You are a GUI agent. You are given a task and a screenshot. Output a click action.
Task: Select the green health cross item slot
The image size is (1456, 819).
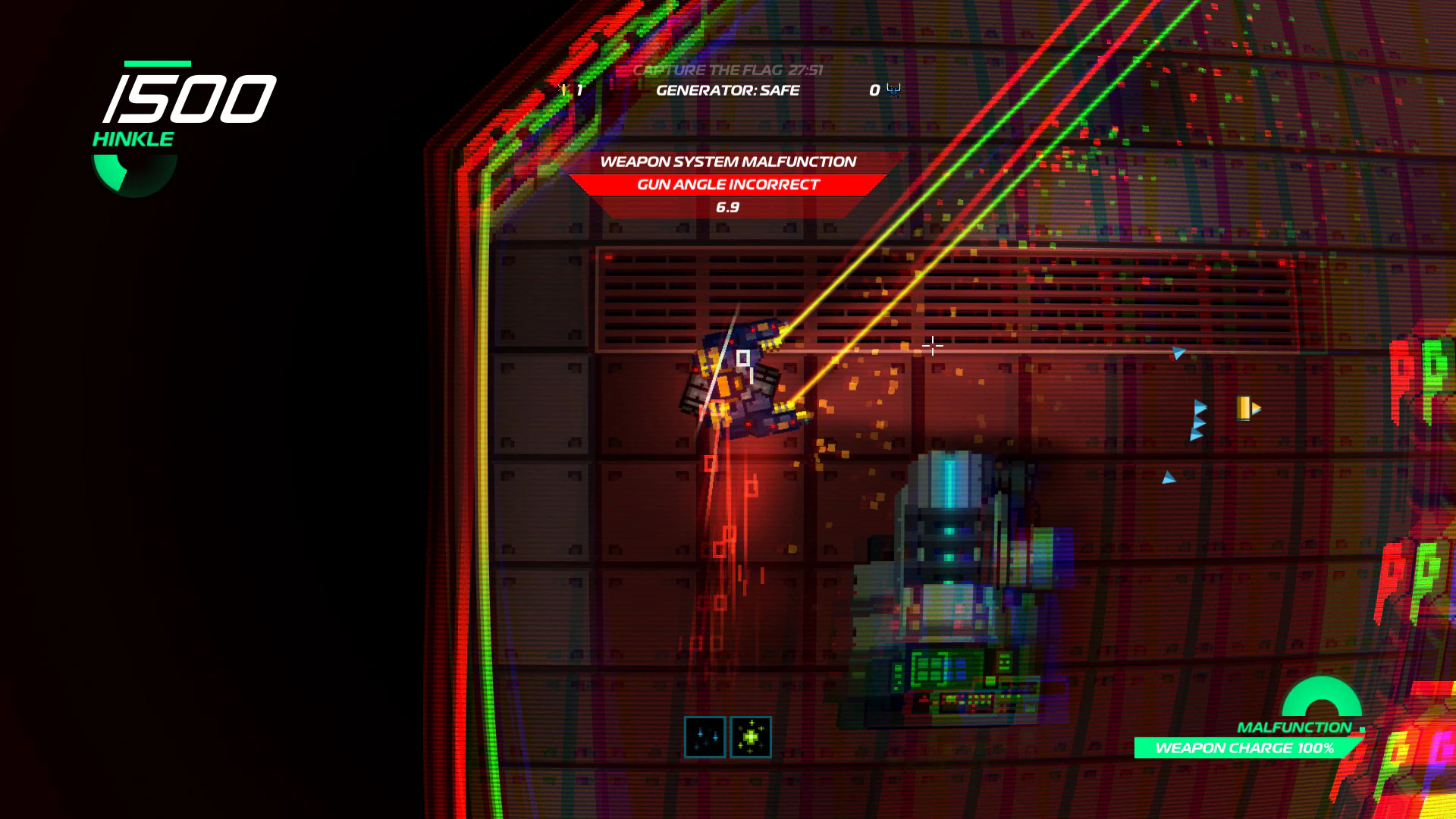[751, 736]
